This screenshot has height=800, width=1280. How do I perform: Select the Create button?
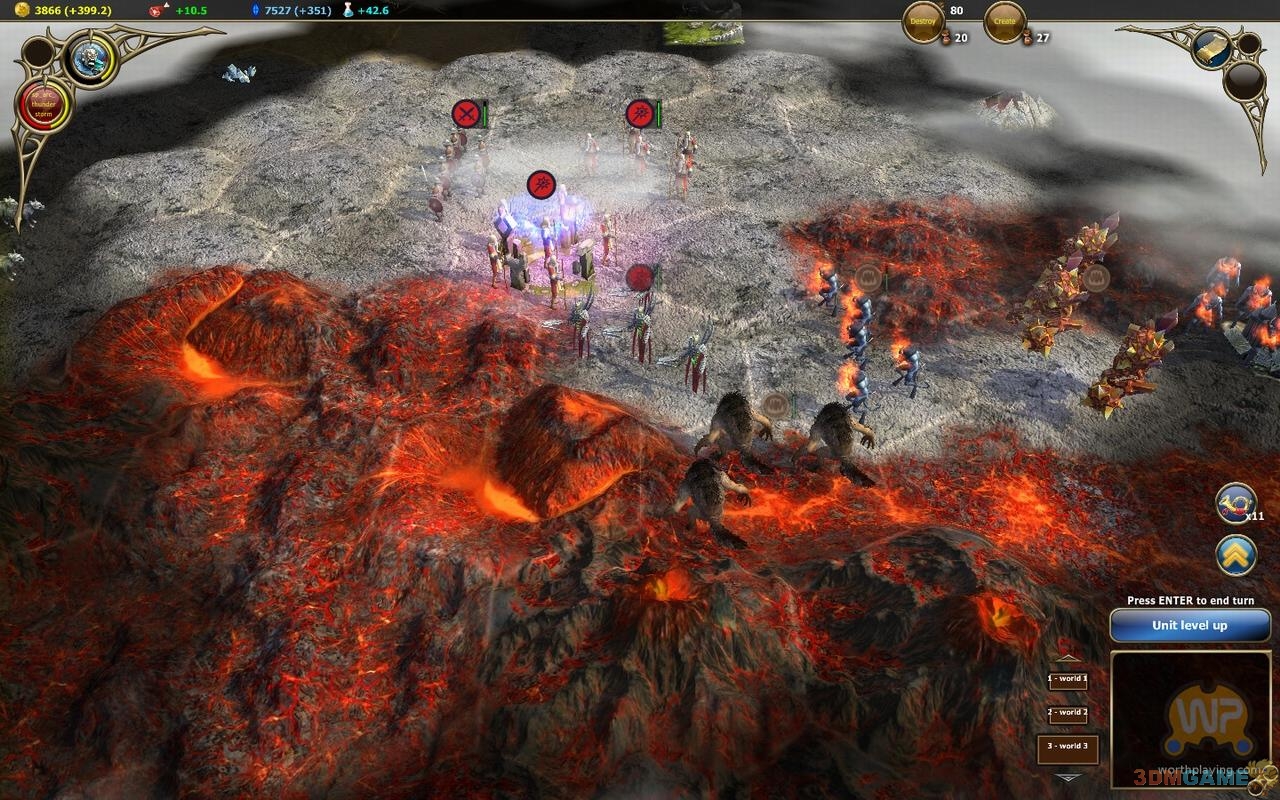(1005, 22)
